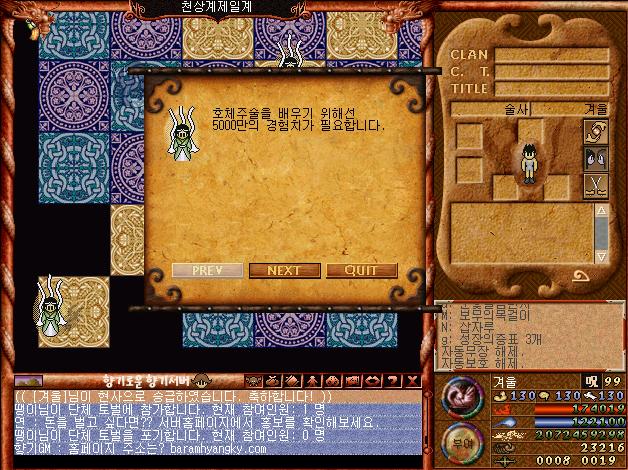The width and height of the screenshot is (628, 470).
Task: Select the twin horns icon in character panel
Action: pyautogui.click(x=596, y=158)
